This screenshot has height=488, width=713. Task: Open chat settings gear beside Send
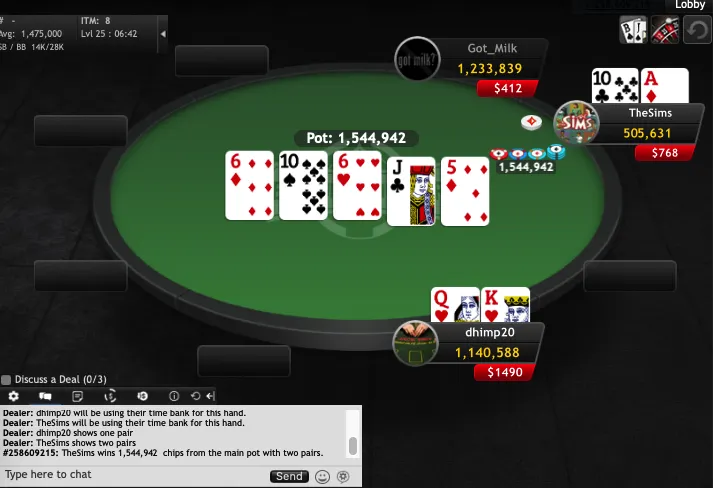[x=343, y=476]
